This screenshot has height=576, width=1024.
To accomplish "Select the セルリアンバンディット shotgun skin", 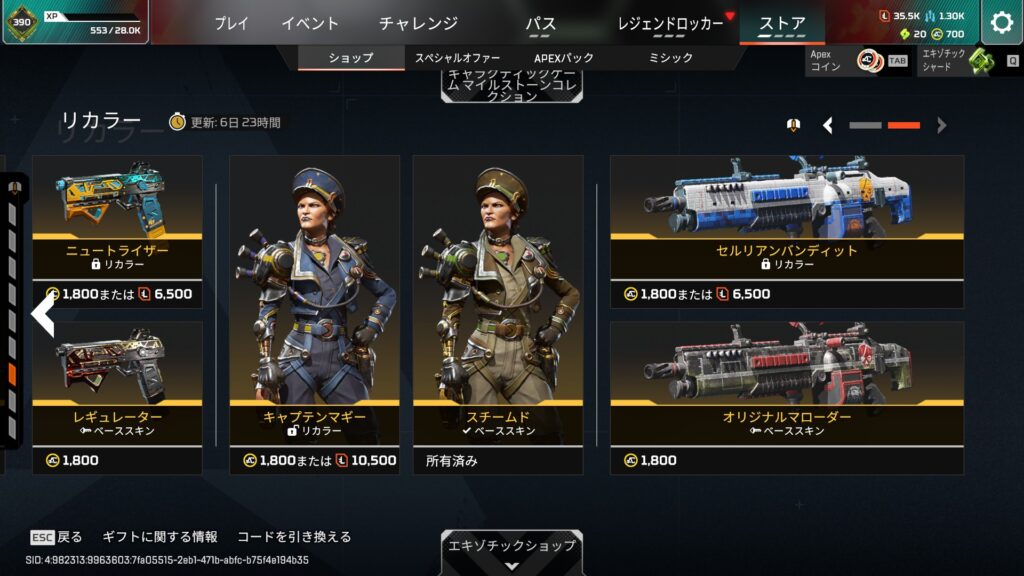I will tap(787, 230).
